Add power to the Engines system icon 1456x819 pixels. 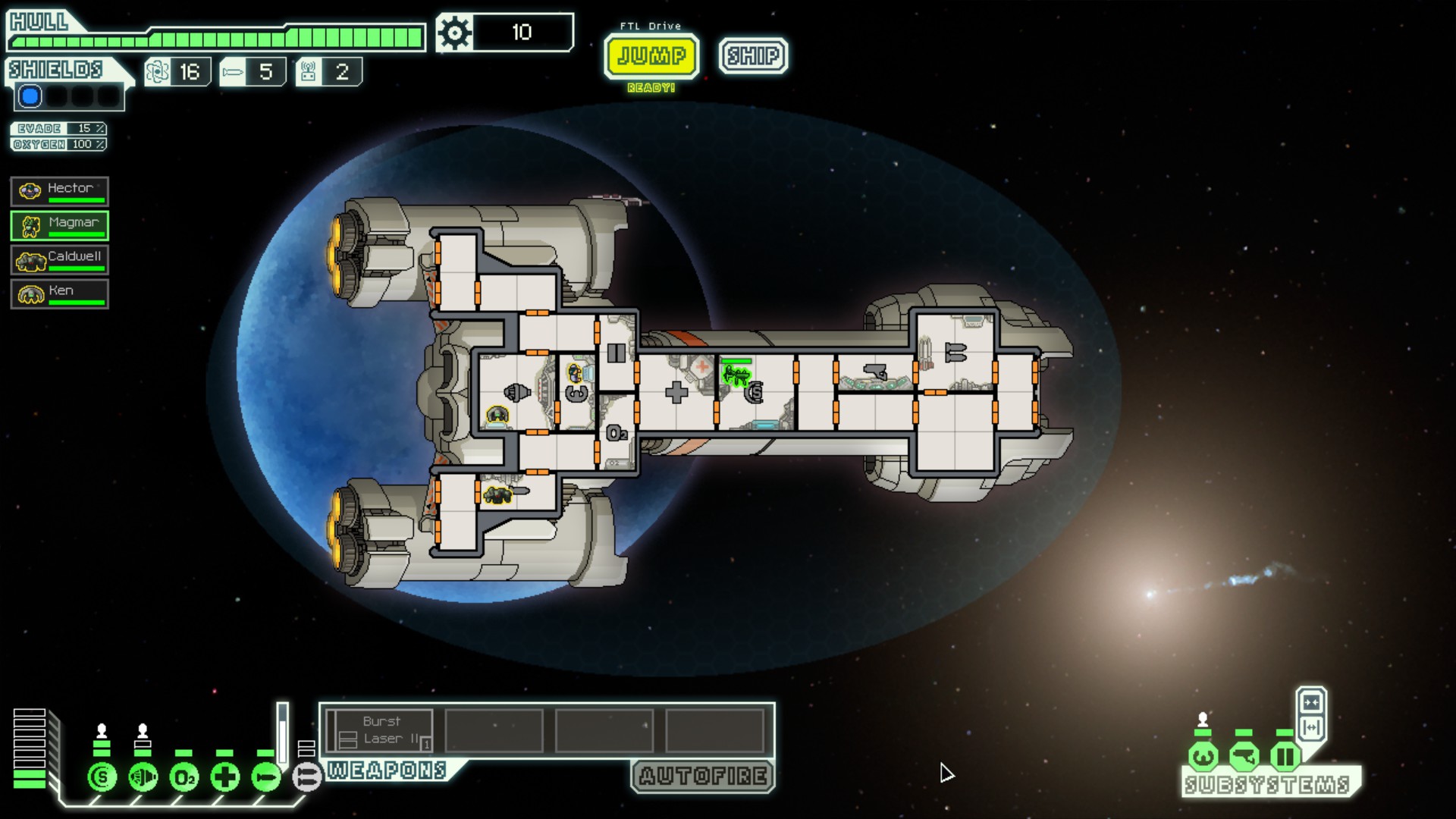[143, 777]
